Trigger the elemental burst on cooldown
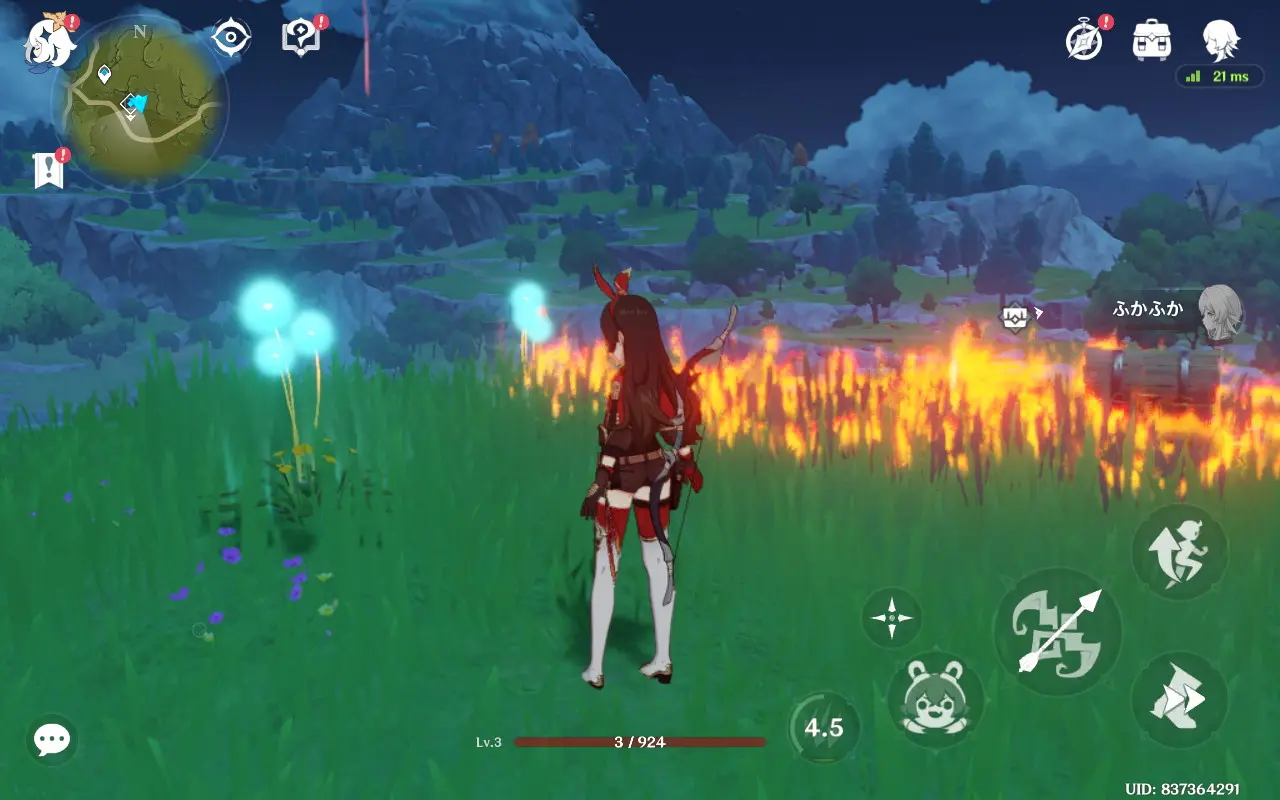The height and width of the screenshot is (800, 1280). click(x=824, y=727)
